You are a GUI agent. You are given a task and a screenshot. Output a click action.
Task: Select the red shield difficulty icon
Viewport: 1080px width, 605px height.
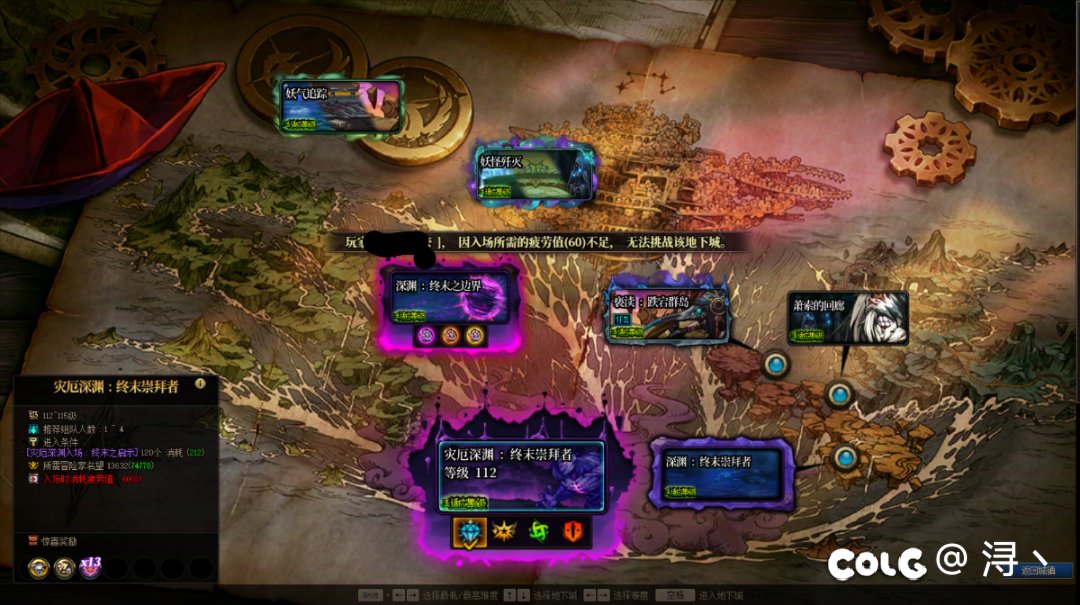(573, 531)
